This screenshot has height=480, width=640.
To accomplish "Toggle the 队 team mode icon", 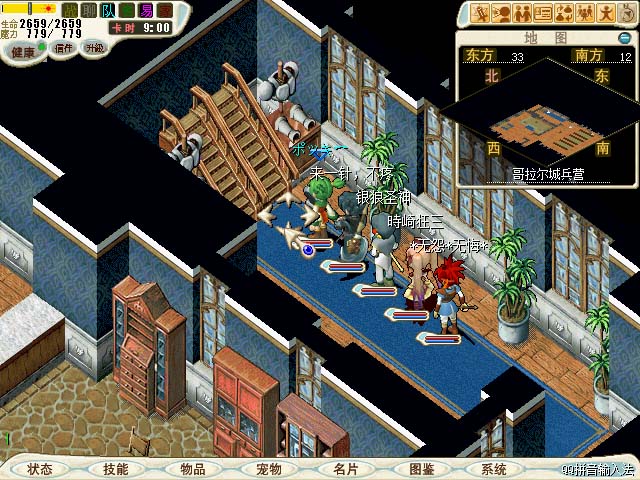I will pos(107,10).
